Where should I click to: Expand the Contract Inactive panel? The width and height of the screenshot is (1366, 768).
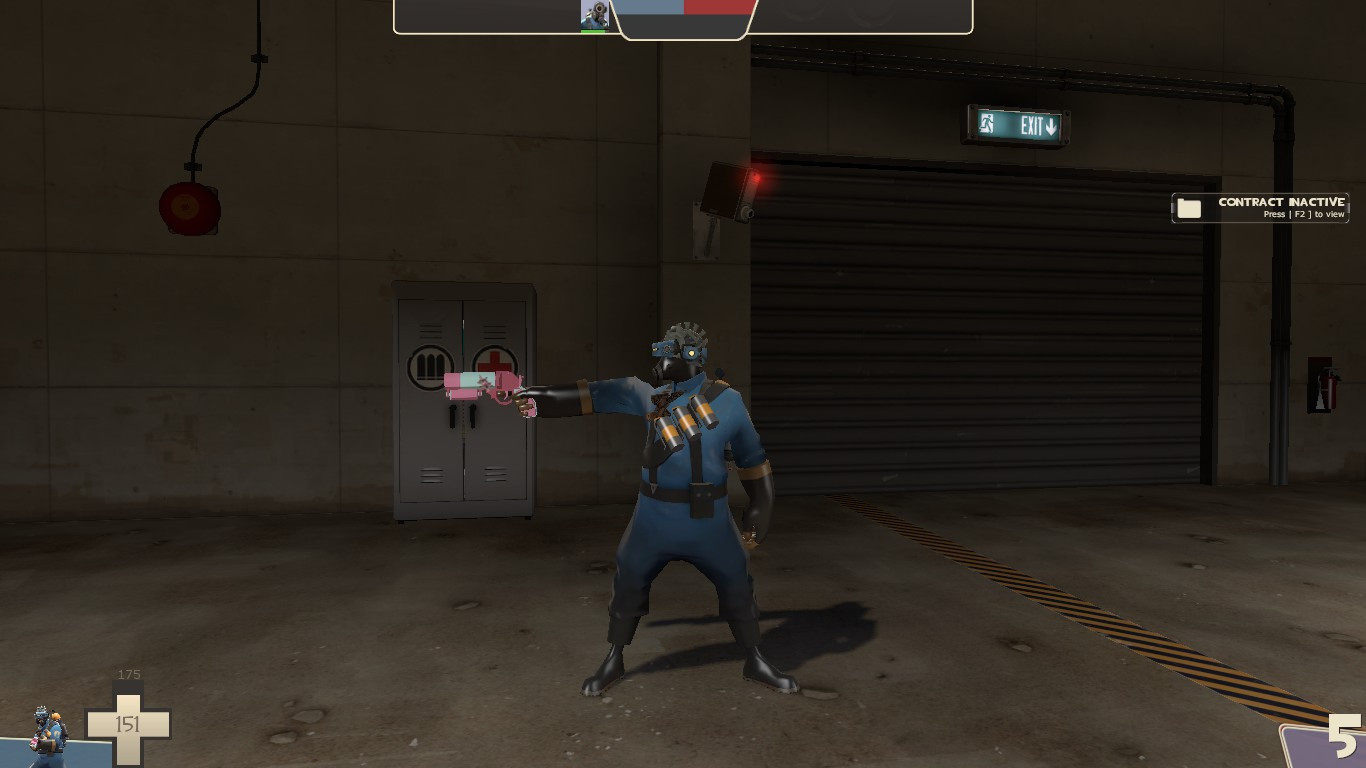(x=1260, y=207)
